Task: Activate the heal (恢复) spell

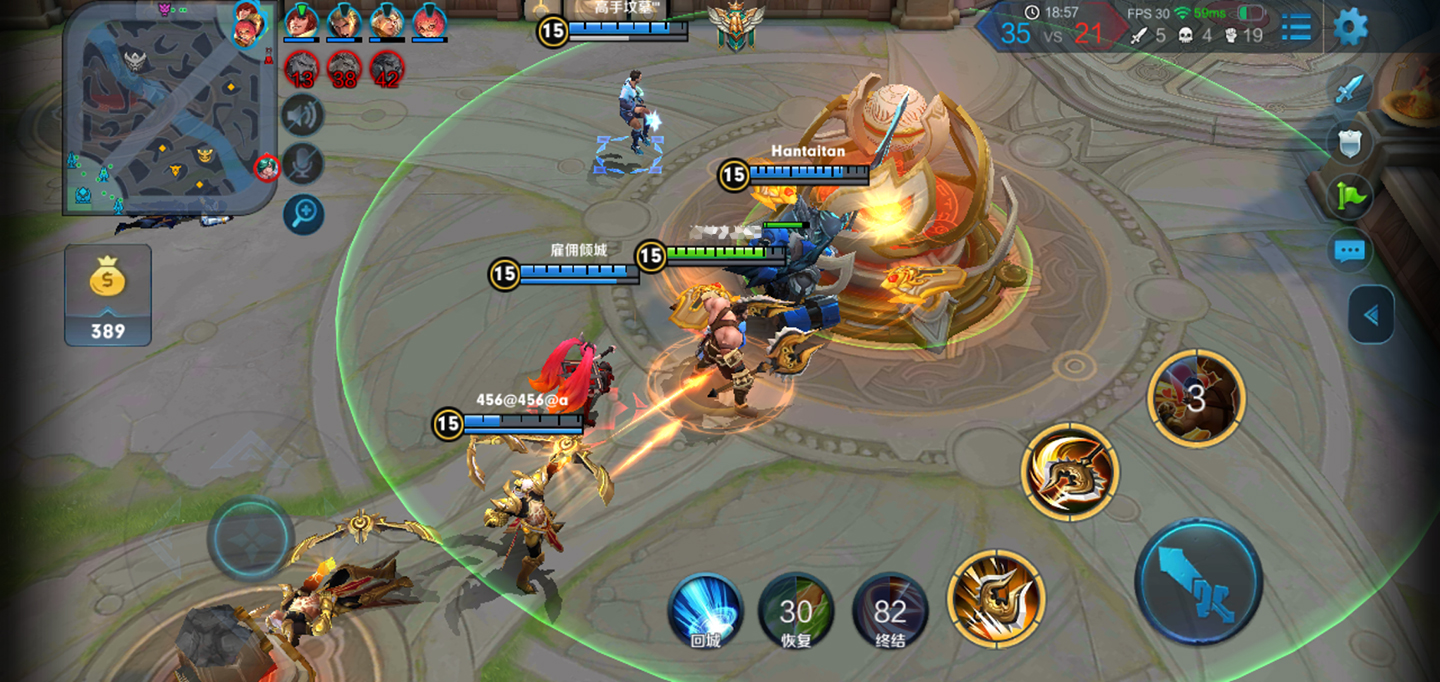Action: (x=796, y=610)
